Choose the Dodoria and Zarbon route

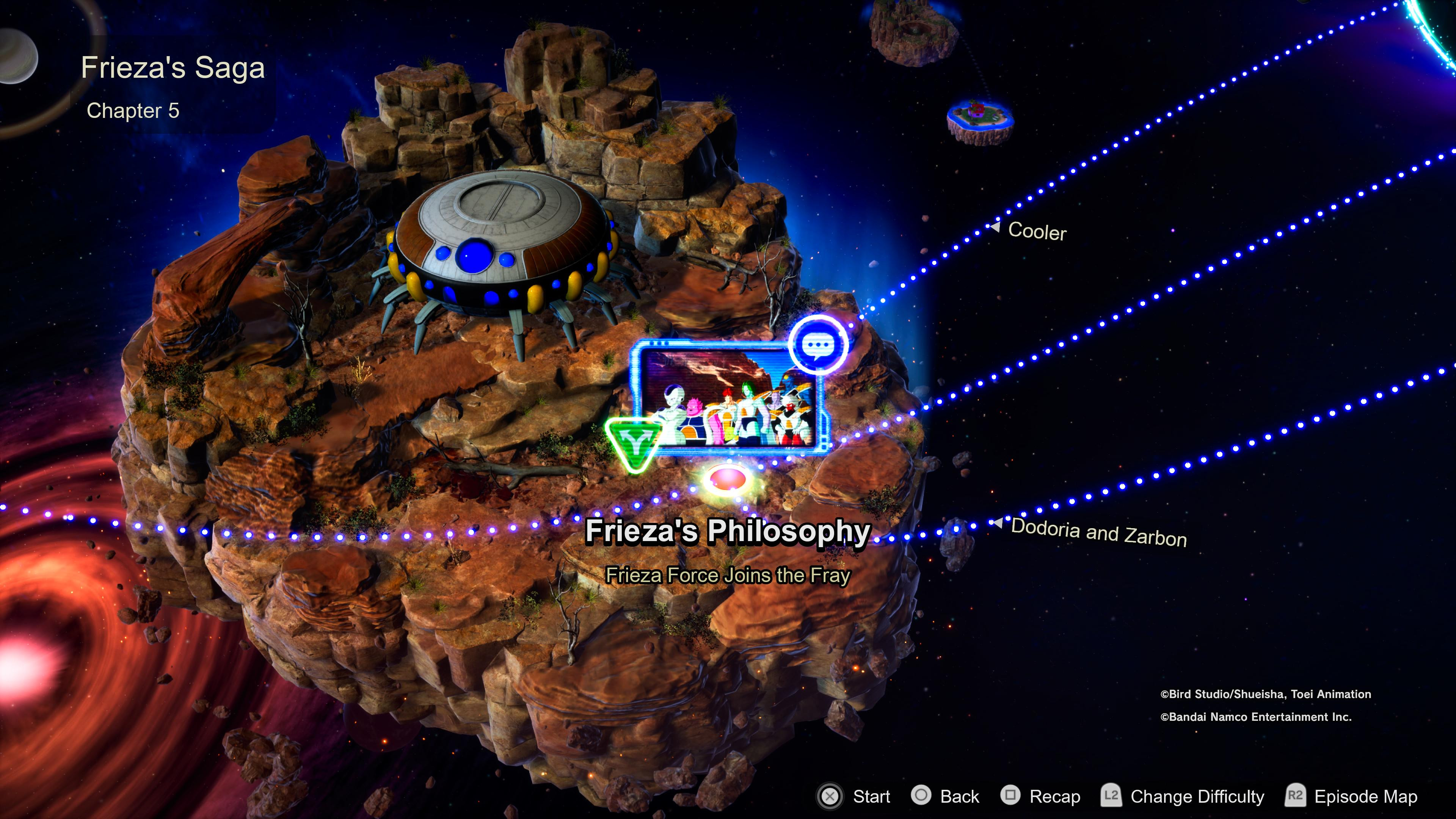click(x=1098, y=532)
